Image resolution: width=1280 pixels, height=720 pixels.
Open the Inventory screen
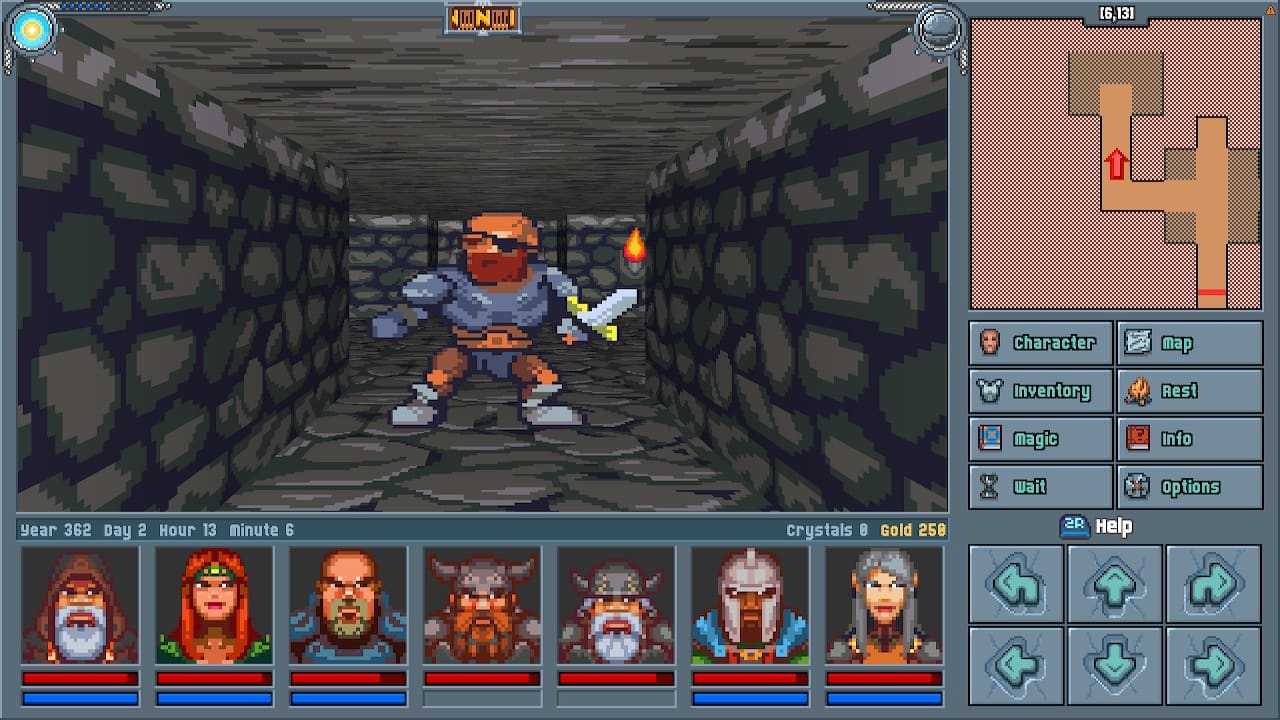pyautogui.click(x=1040, y=390)
